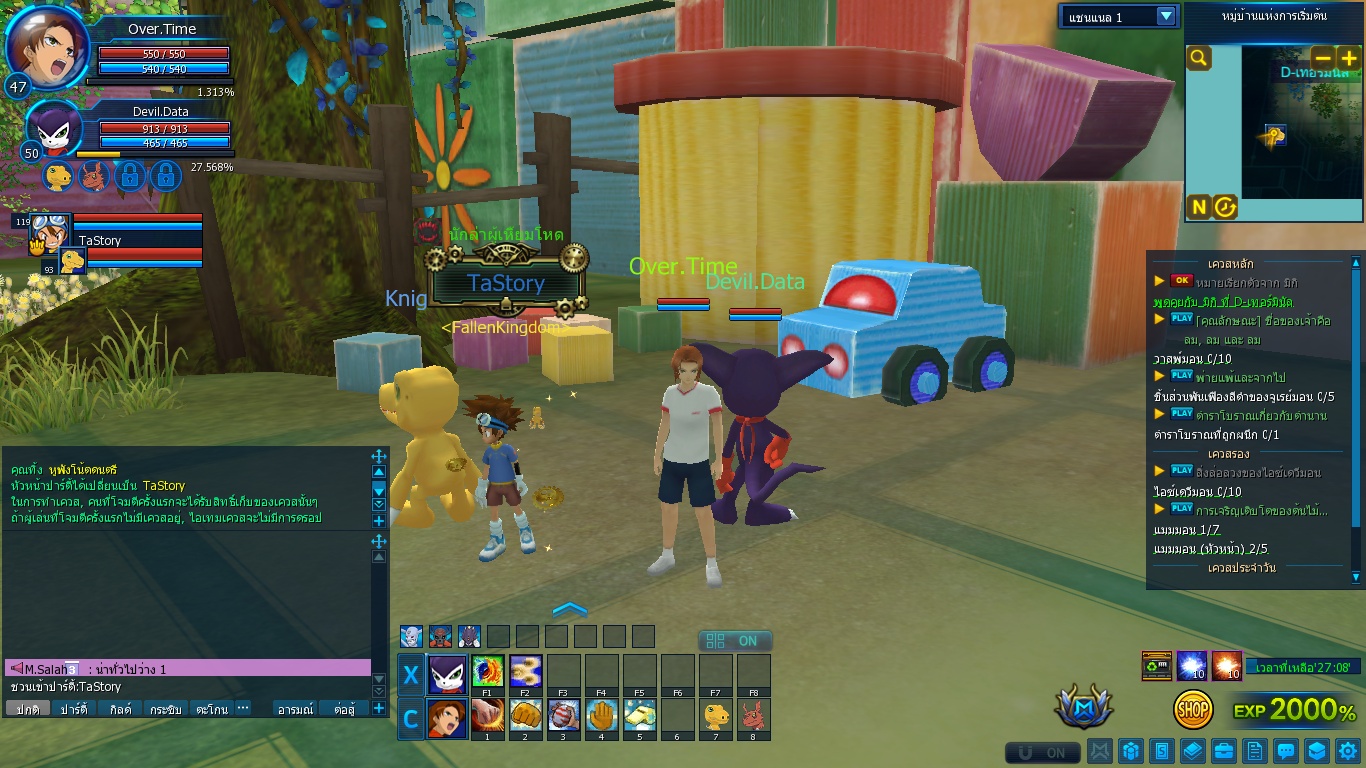Open the briefcase inventory icon
This screenshot has height=768, width=1366.
pyautogui.click(x=1223, y=751)
